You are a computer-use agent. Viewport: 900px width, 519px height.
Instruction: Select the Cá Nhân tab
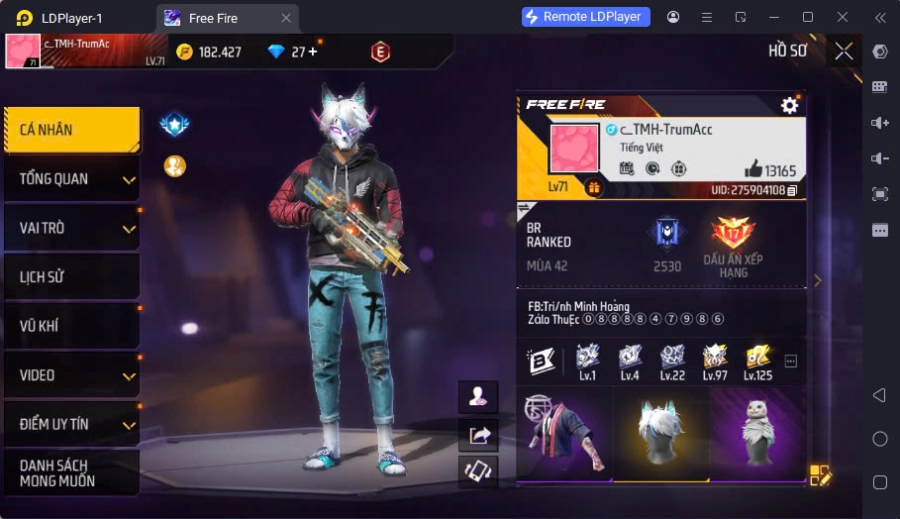[70, 130]
